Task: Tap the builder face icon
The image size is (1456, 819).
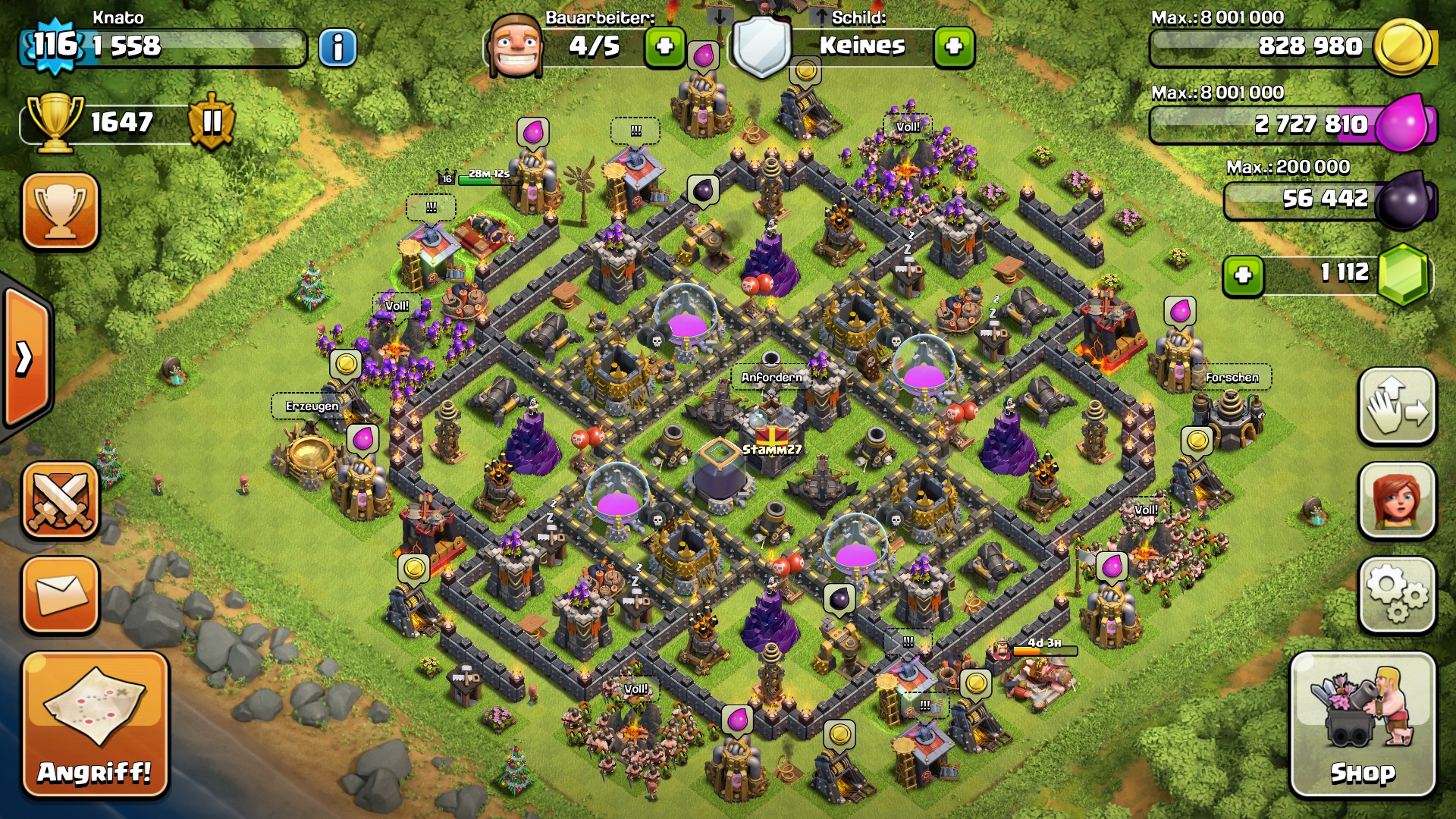Action: click(x=516, y=45)
